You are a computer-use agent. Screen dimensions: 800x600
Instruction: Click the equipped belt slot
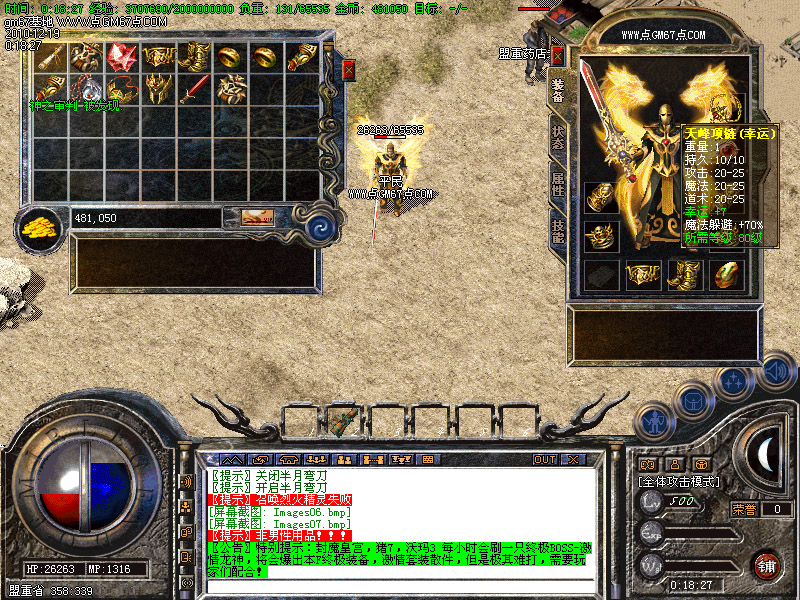click(641, 274)
